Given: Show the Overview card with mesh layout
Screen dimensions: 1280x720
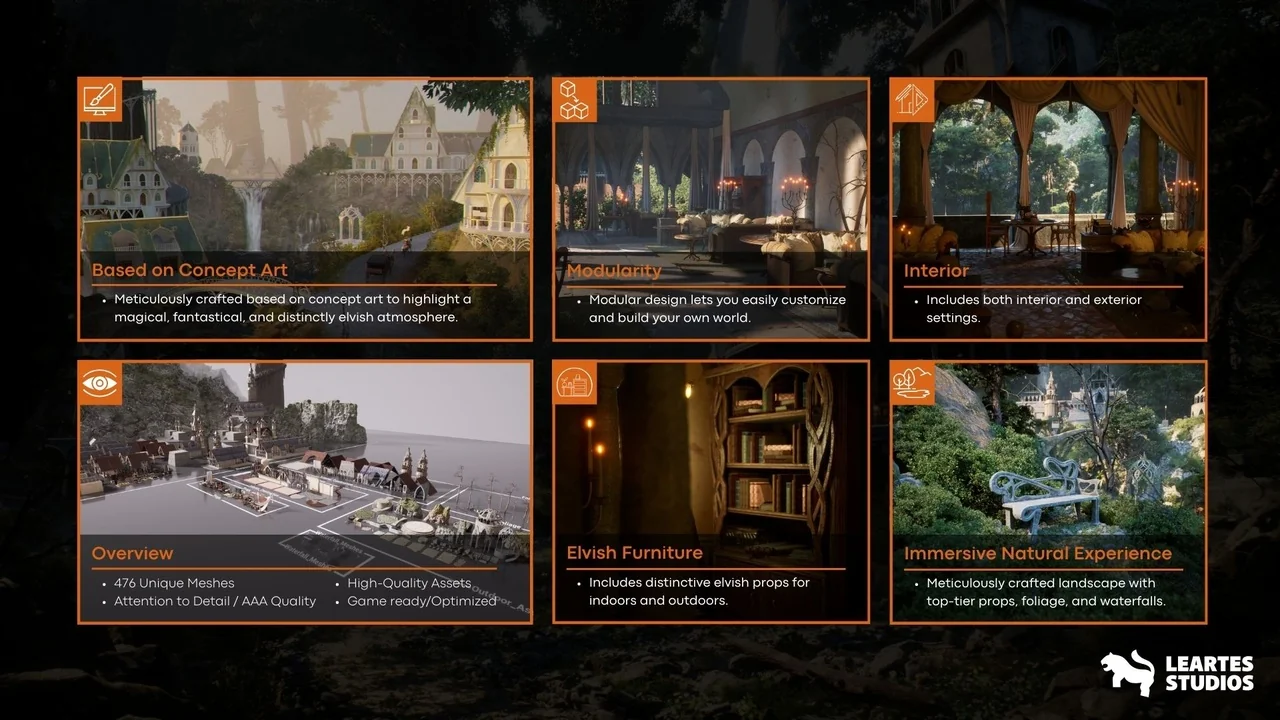Looking at the screenshot, I should pos(305,492).
